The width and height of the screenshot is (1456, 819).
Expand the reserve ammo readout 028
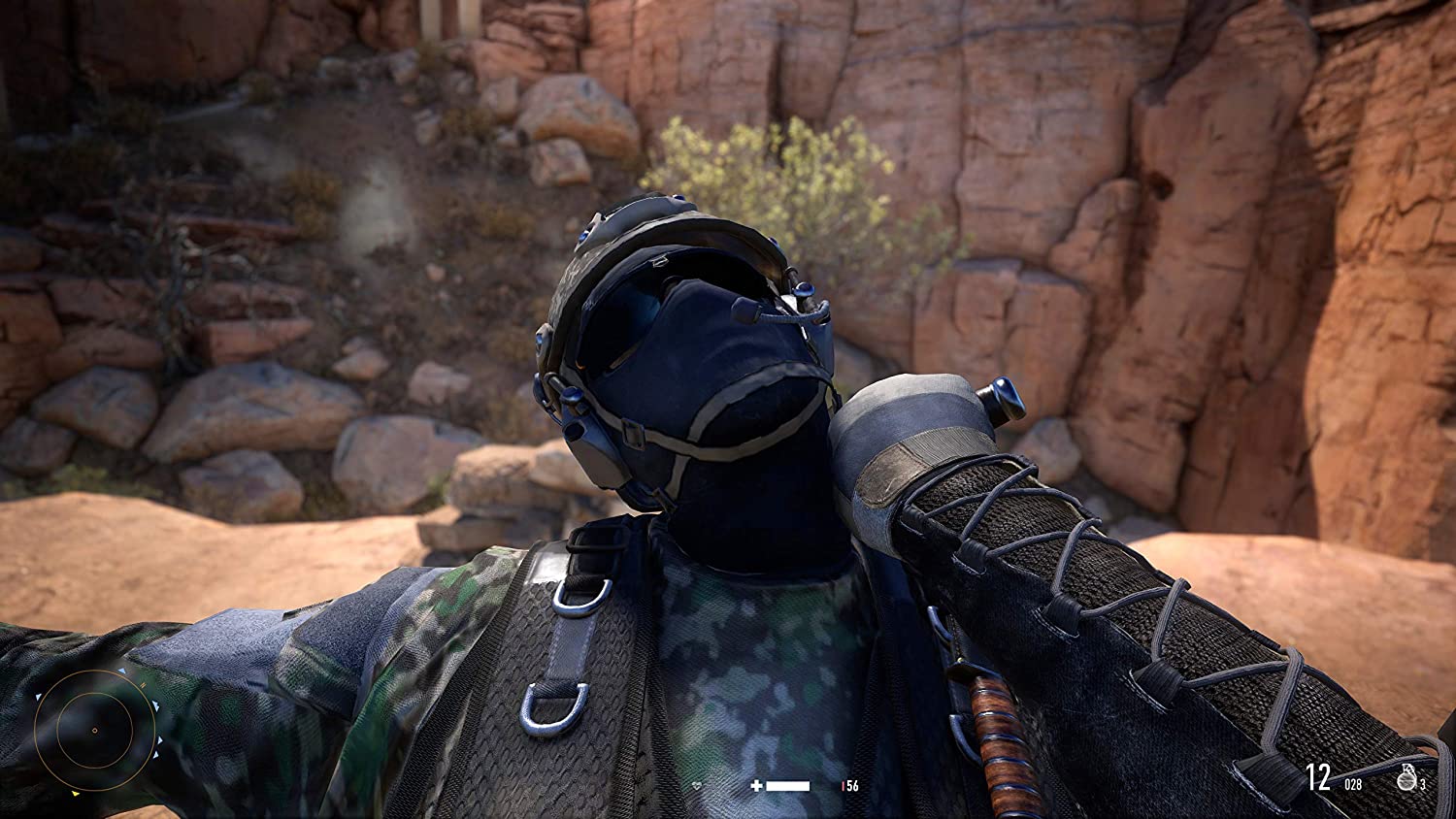[x=1353, y=783]
